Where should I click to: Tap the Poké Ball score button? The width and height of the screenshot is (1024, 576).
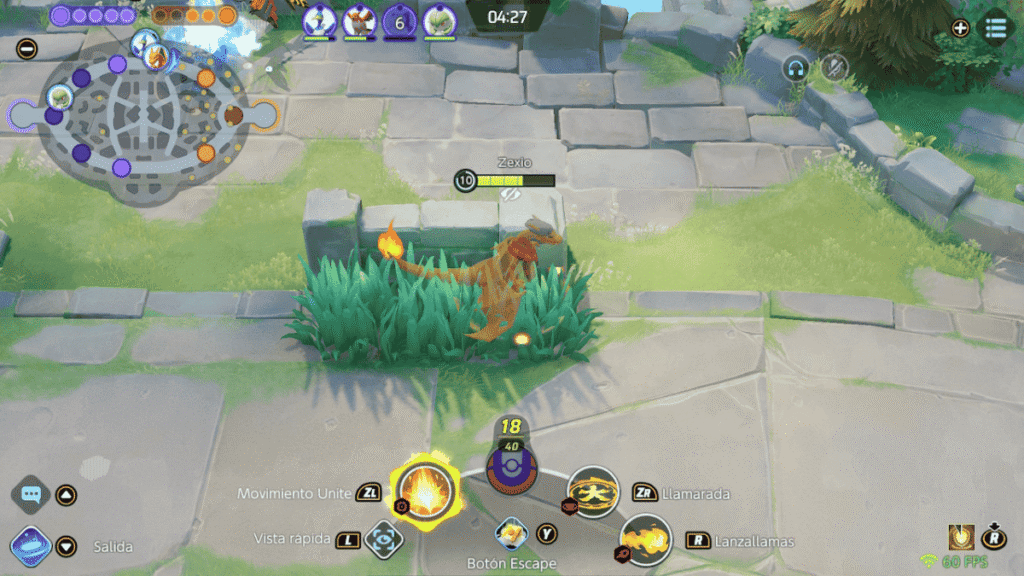point(511,467)
